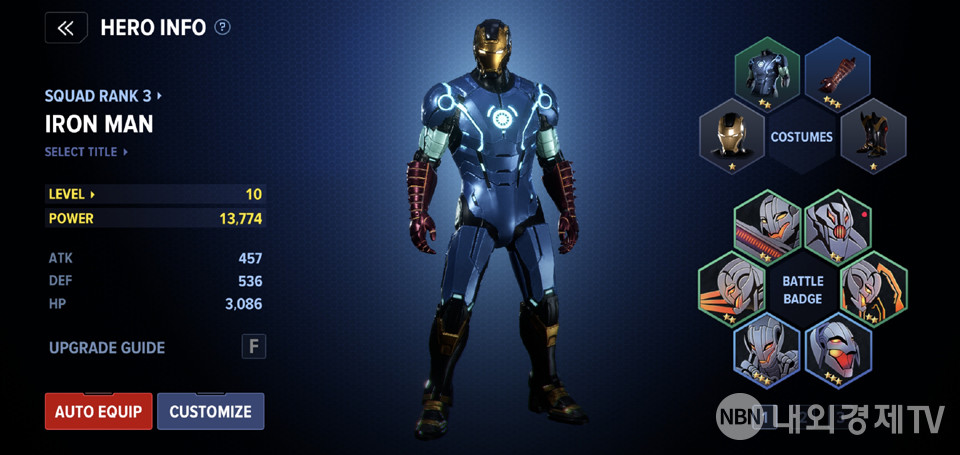
Task: Open the Customize menu
Action: [x=210, y=411]
